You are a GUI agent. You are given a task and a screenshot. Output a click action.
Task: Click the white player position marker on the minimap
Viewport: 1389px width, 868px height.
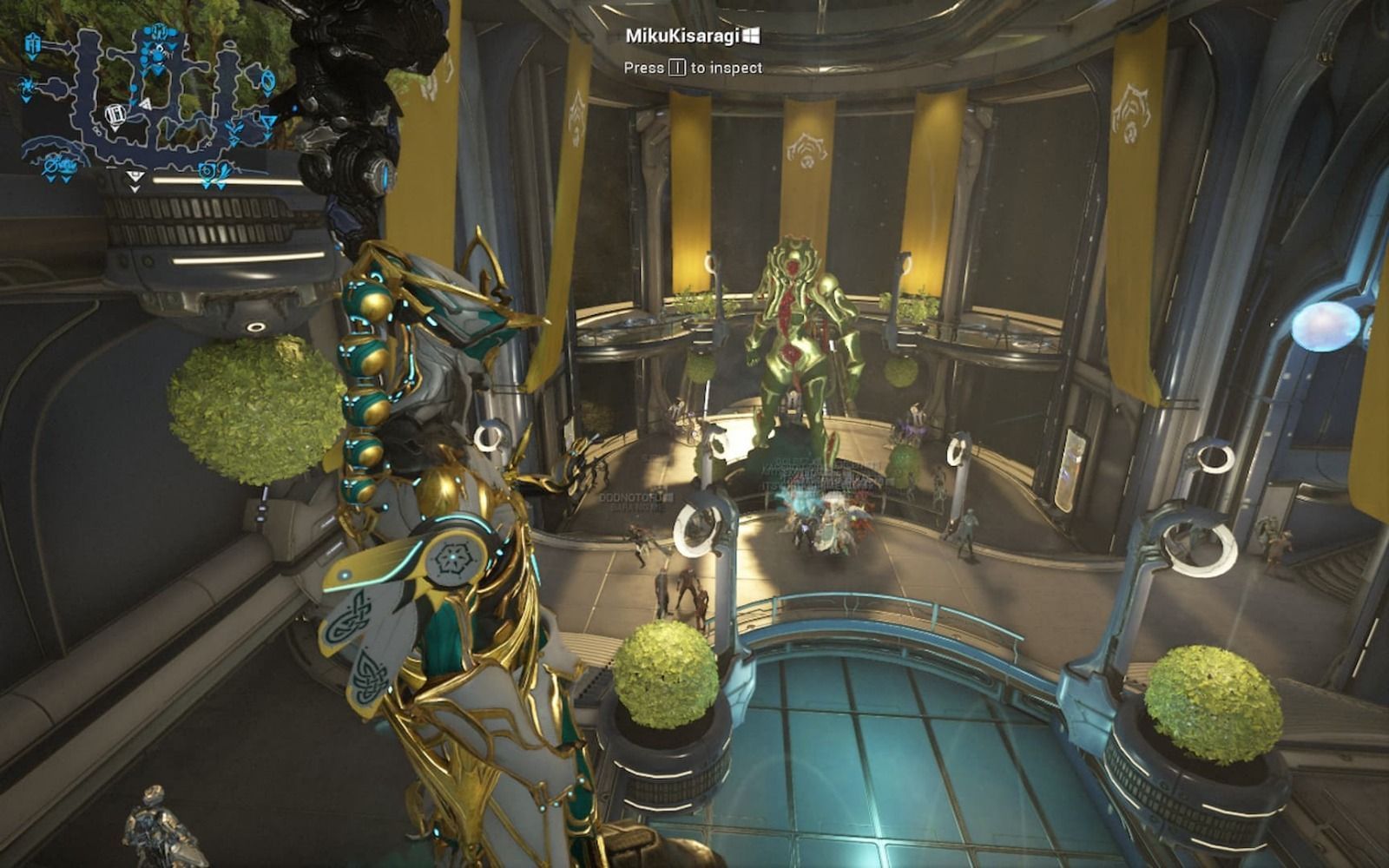point(115,115)
